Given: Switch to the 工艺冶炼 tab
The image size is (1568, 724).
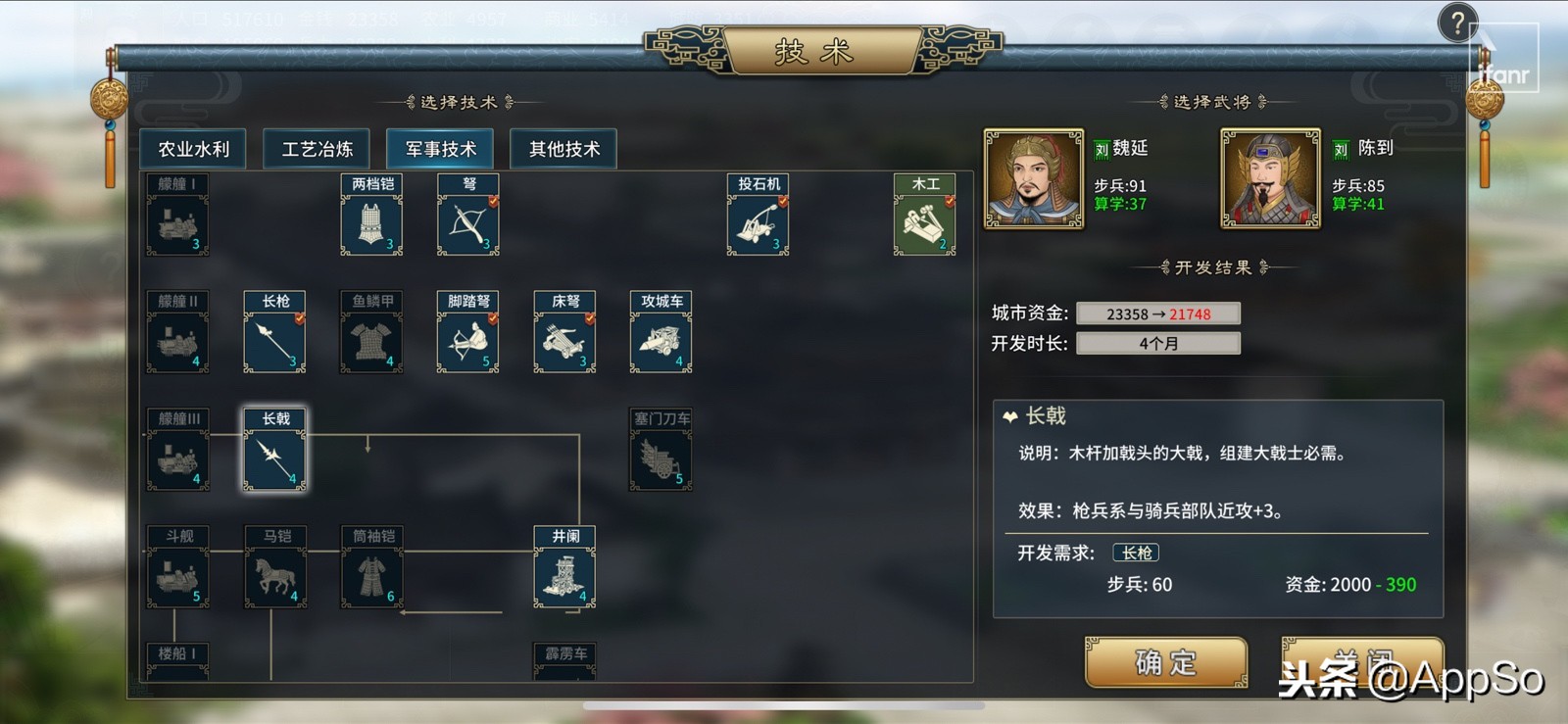Looking at the screenshot, I should tap(315, 149).
